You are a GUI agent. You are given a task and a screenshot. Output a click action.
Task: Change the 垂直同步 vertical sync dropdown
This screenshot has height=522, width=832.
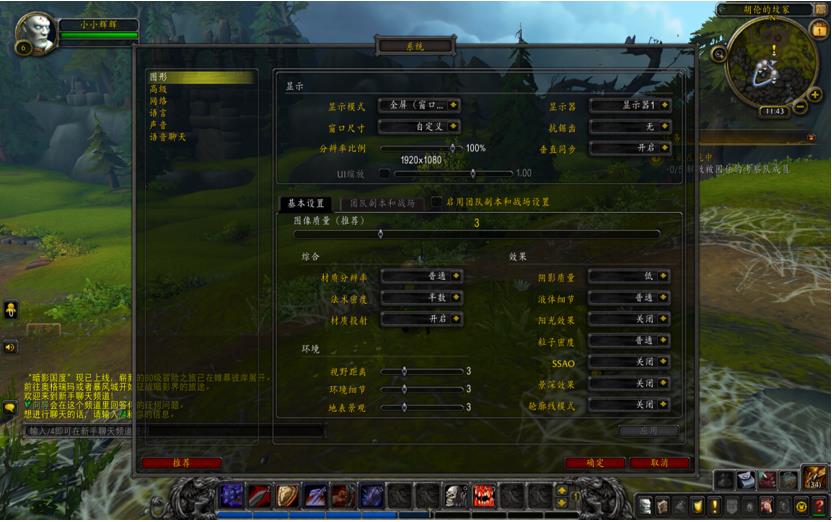pyautogui.click(x=629, y=148)
